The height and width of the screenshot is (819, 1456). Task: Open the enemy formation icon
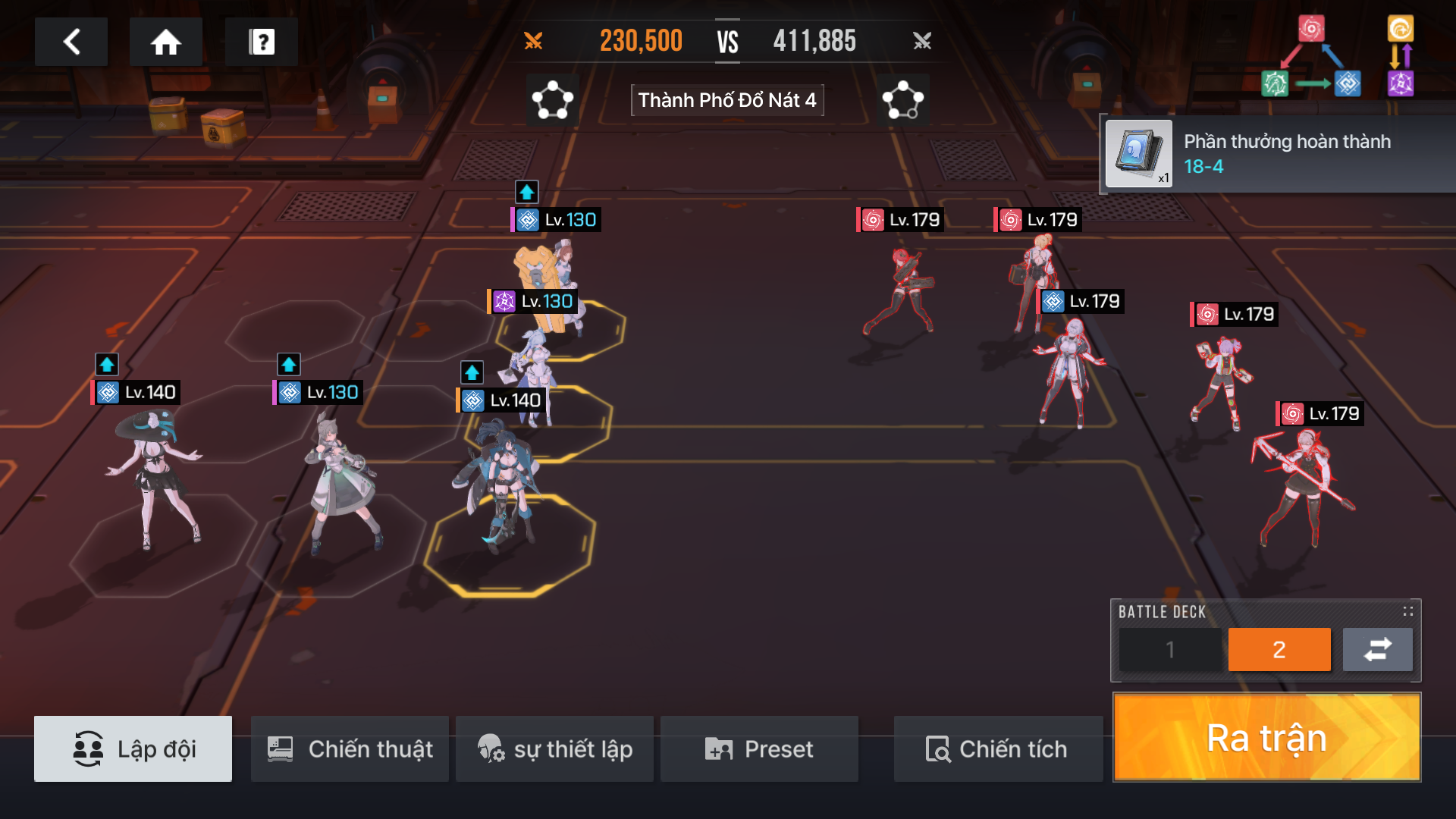(x=902, y=100)
